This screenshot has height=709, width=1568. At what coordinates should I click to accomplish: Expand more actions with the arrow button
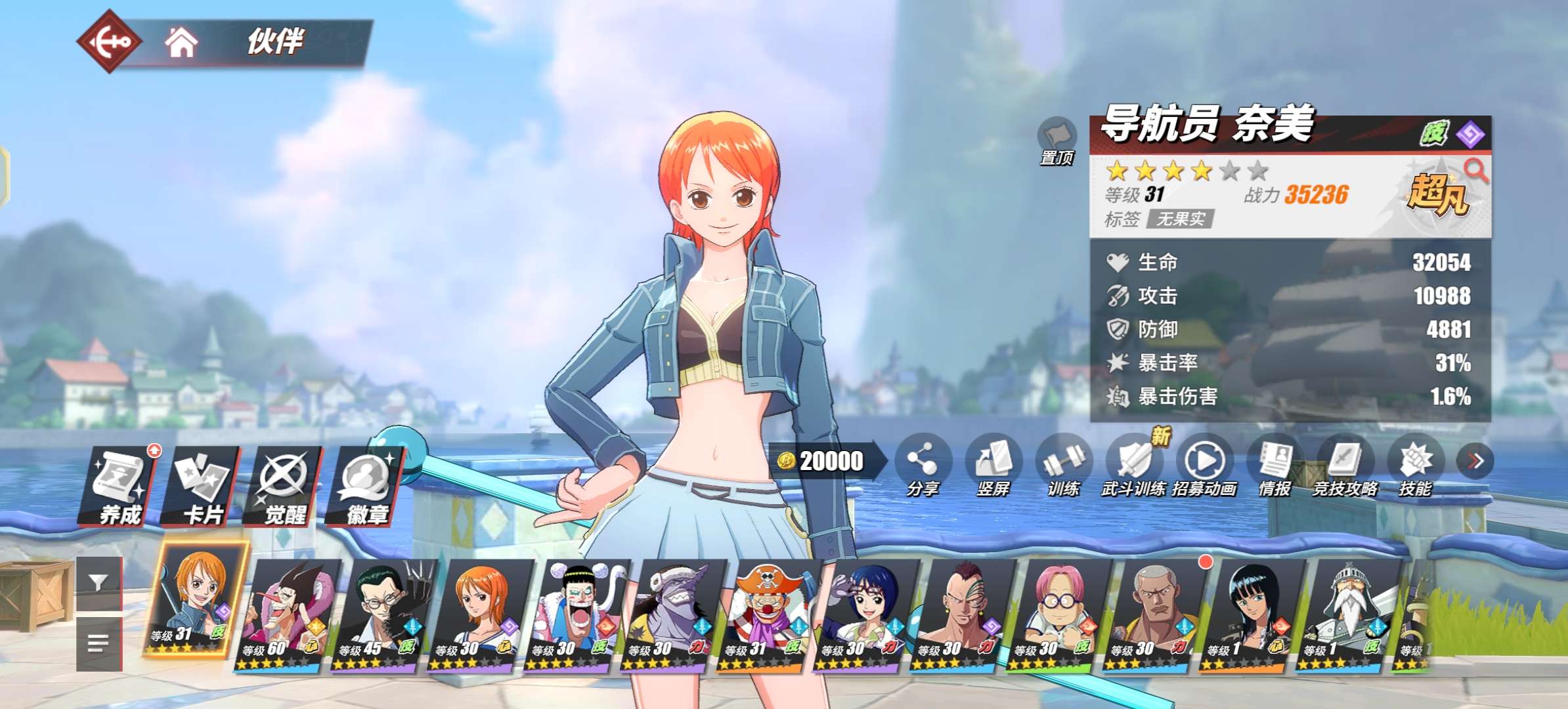point(1475,461)
